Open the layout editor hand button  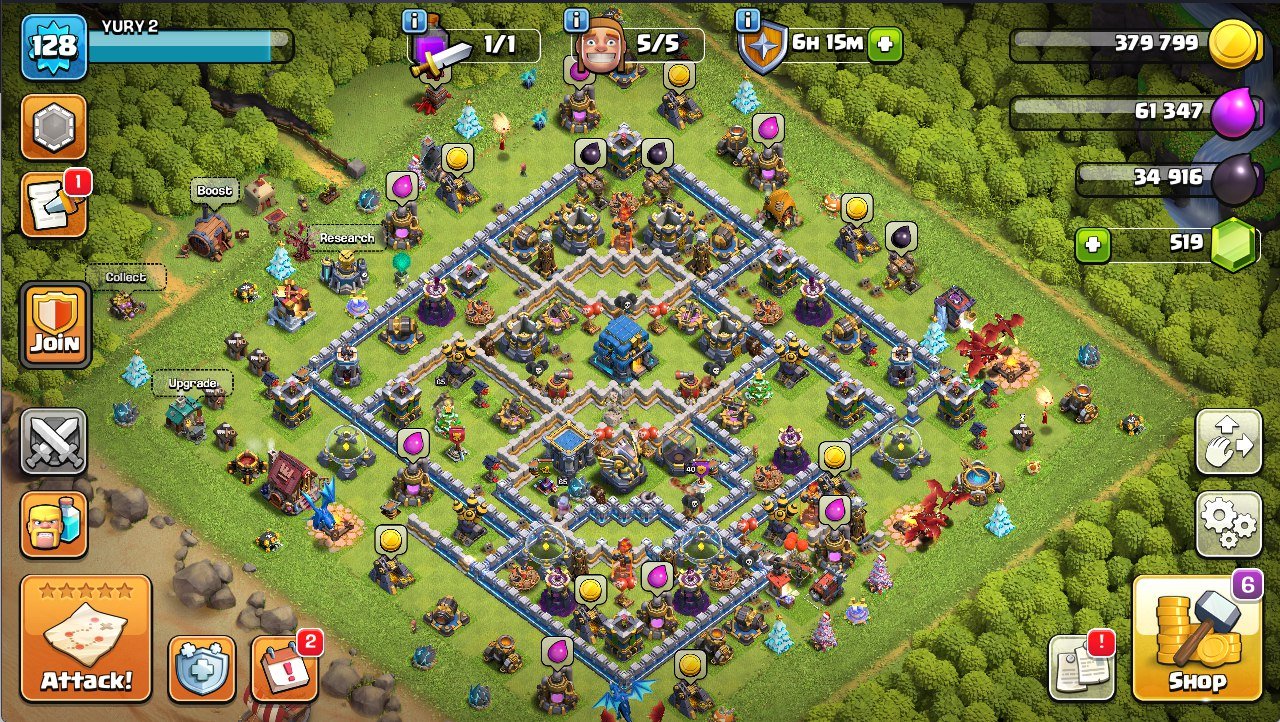(x=1228, y=442)
